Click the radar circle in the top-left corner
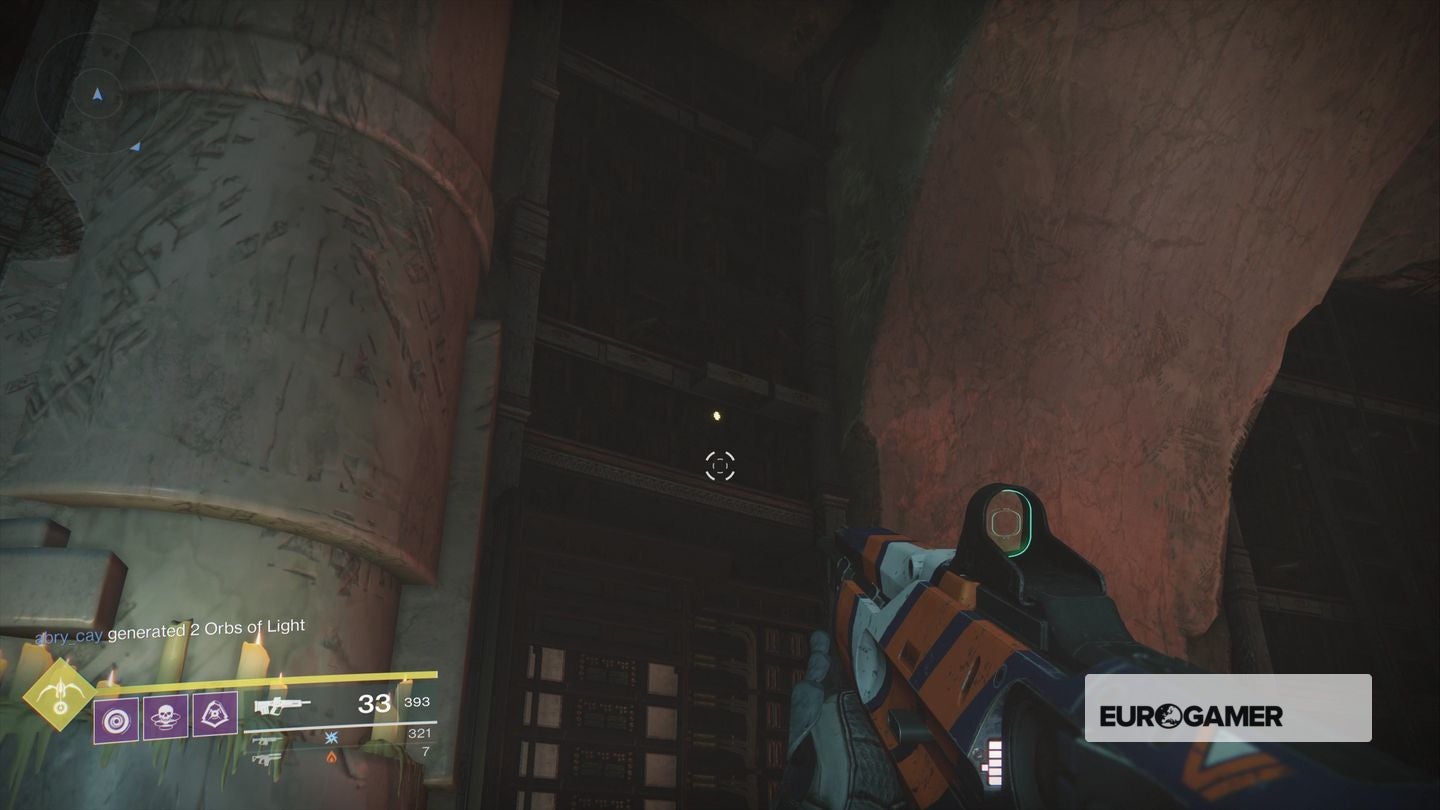Viewport: 1440px width, 810px height. tap(98, 95)
